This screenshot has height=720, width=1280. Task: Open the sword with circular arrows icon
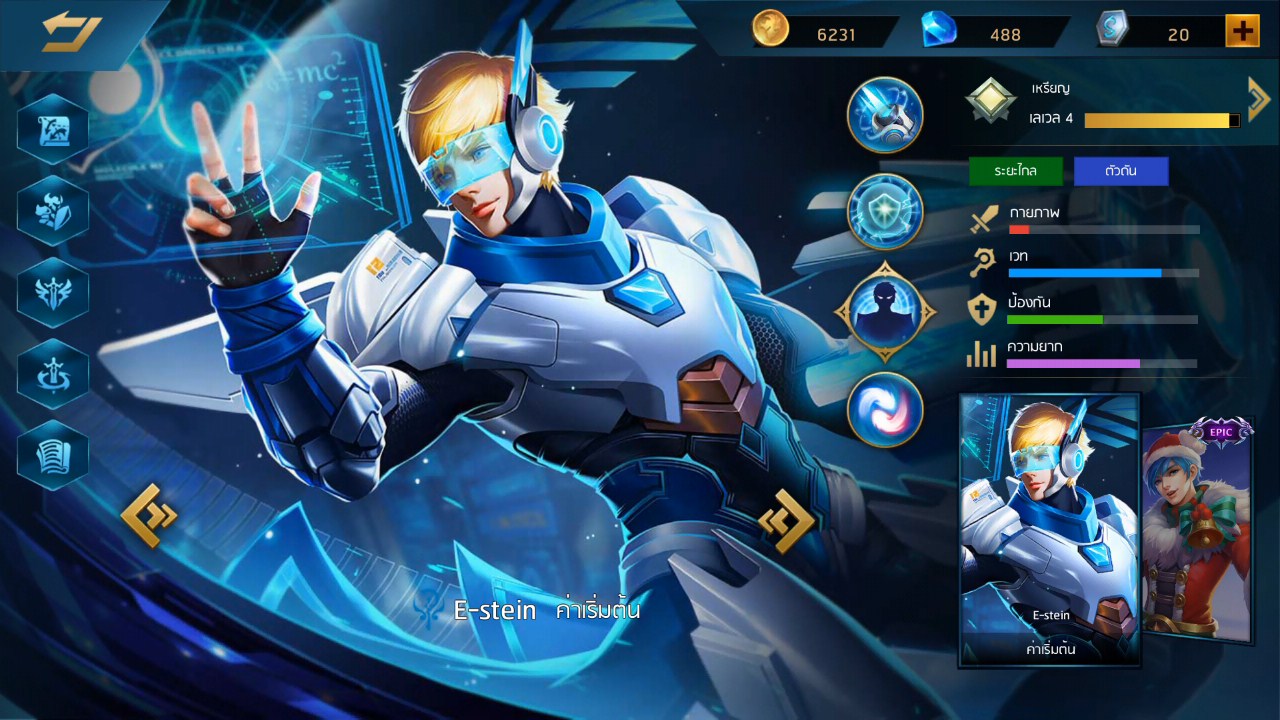53,373
